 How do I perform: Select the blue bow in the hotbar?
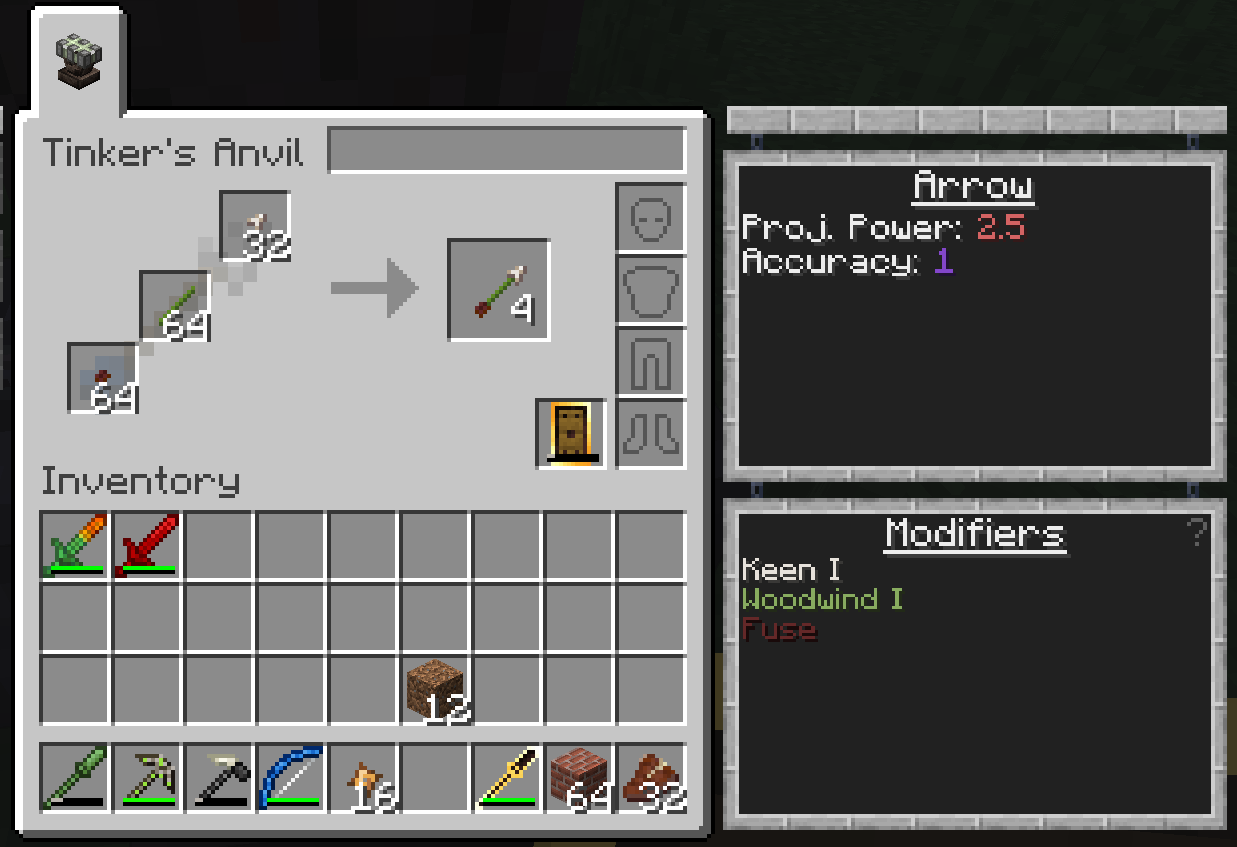pos(291,776)
